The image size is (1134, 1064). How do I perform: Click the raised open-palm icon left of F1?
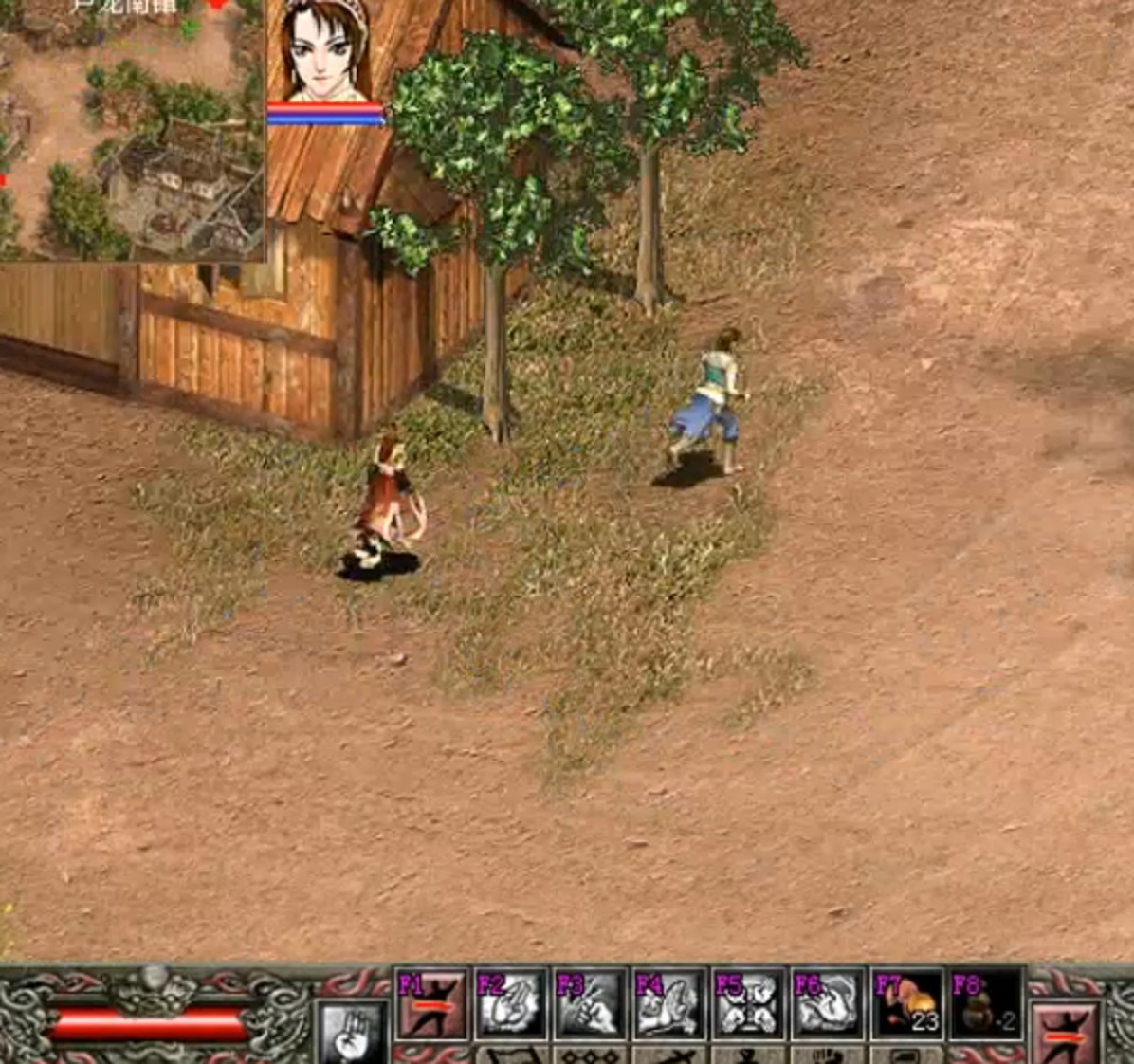coord(353,1031)
